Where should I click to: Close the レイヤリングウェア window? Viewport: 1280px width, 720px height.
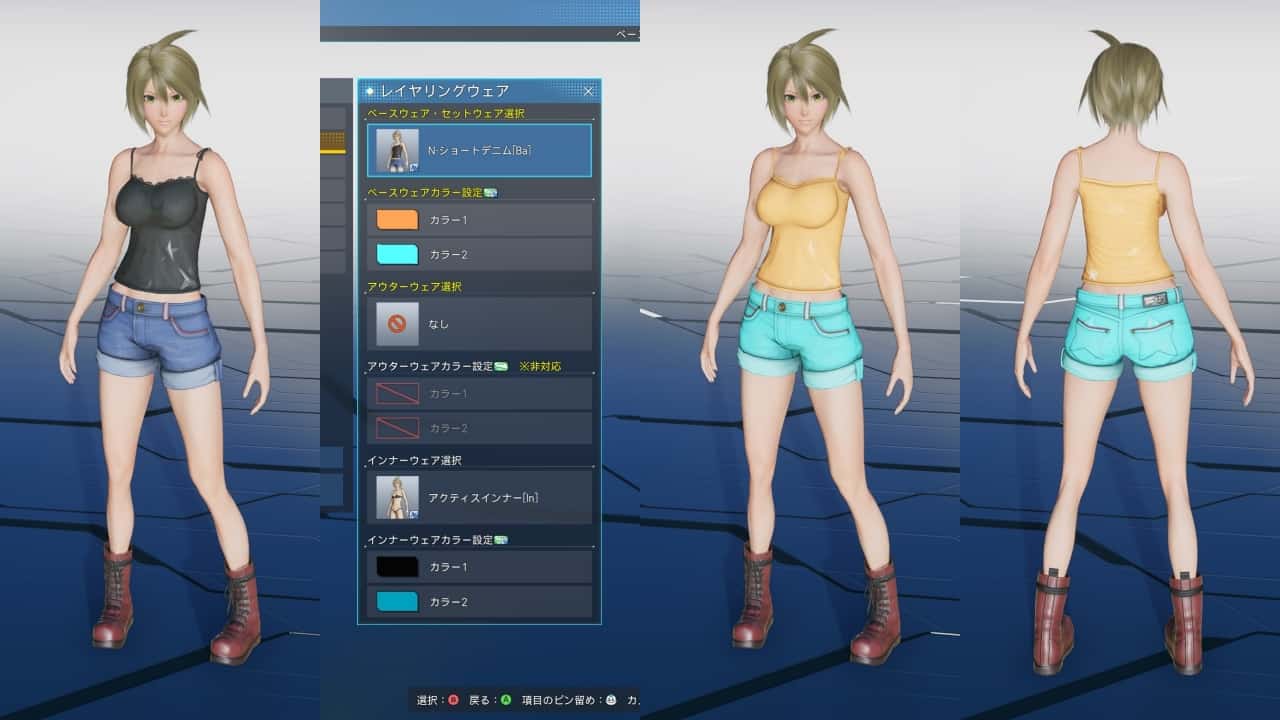click(x=588, y=91)
